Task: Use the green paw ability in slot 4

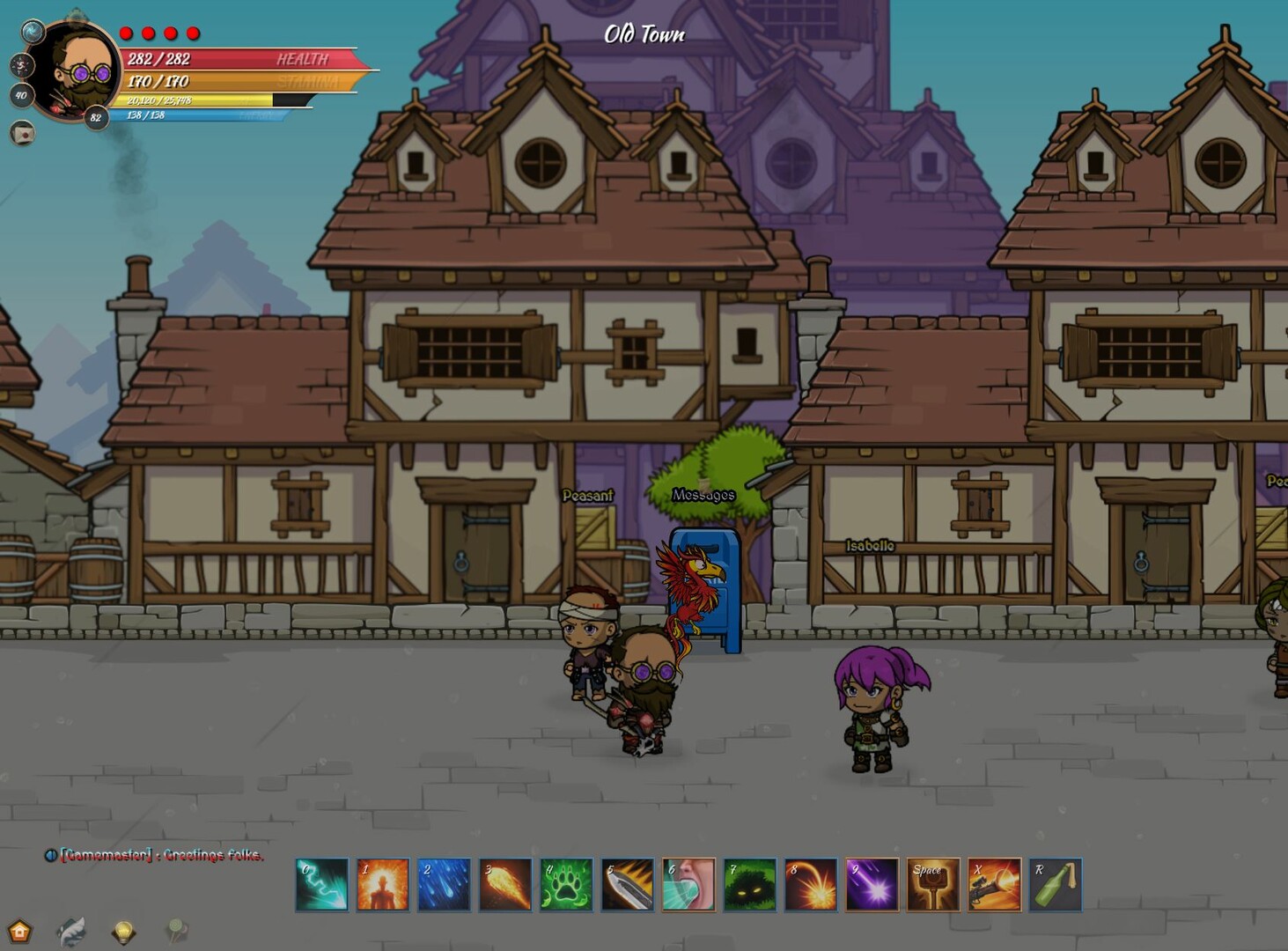Action: coord(565,884)
